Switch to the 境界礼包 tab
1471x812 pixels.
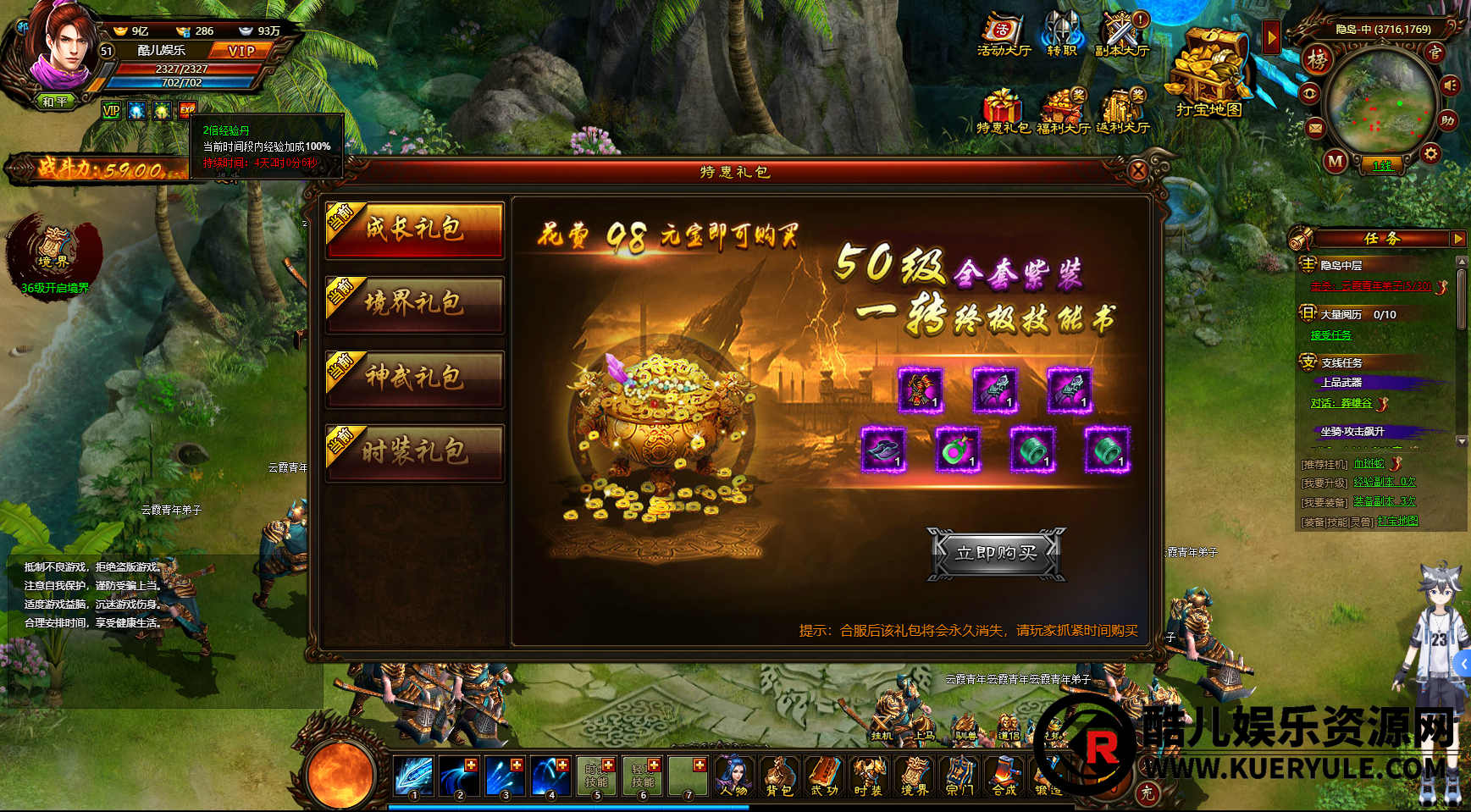click(415, 303)
